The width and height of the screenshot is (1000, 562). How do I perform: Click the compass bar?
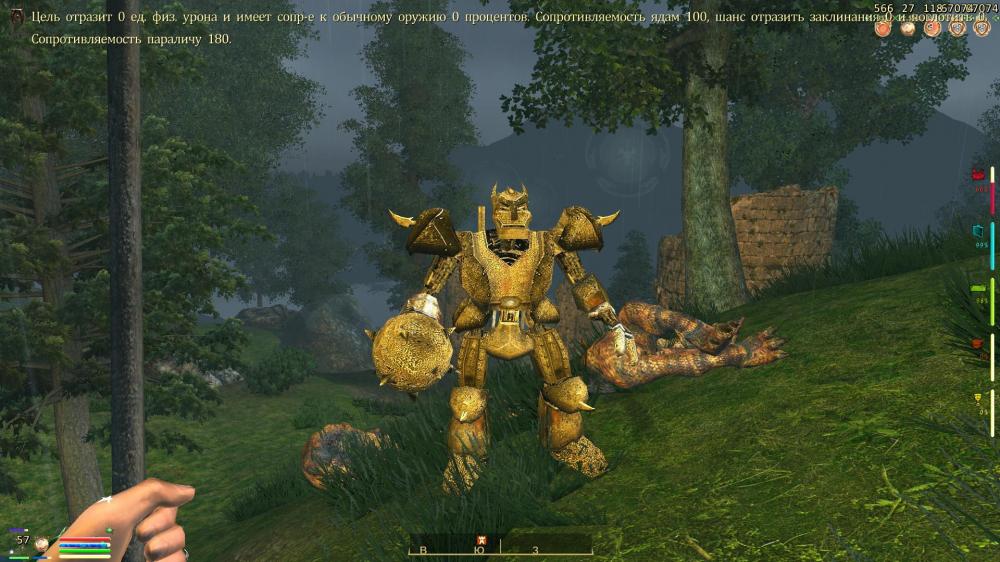tap(500, 547)
